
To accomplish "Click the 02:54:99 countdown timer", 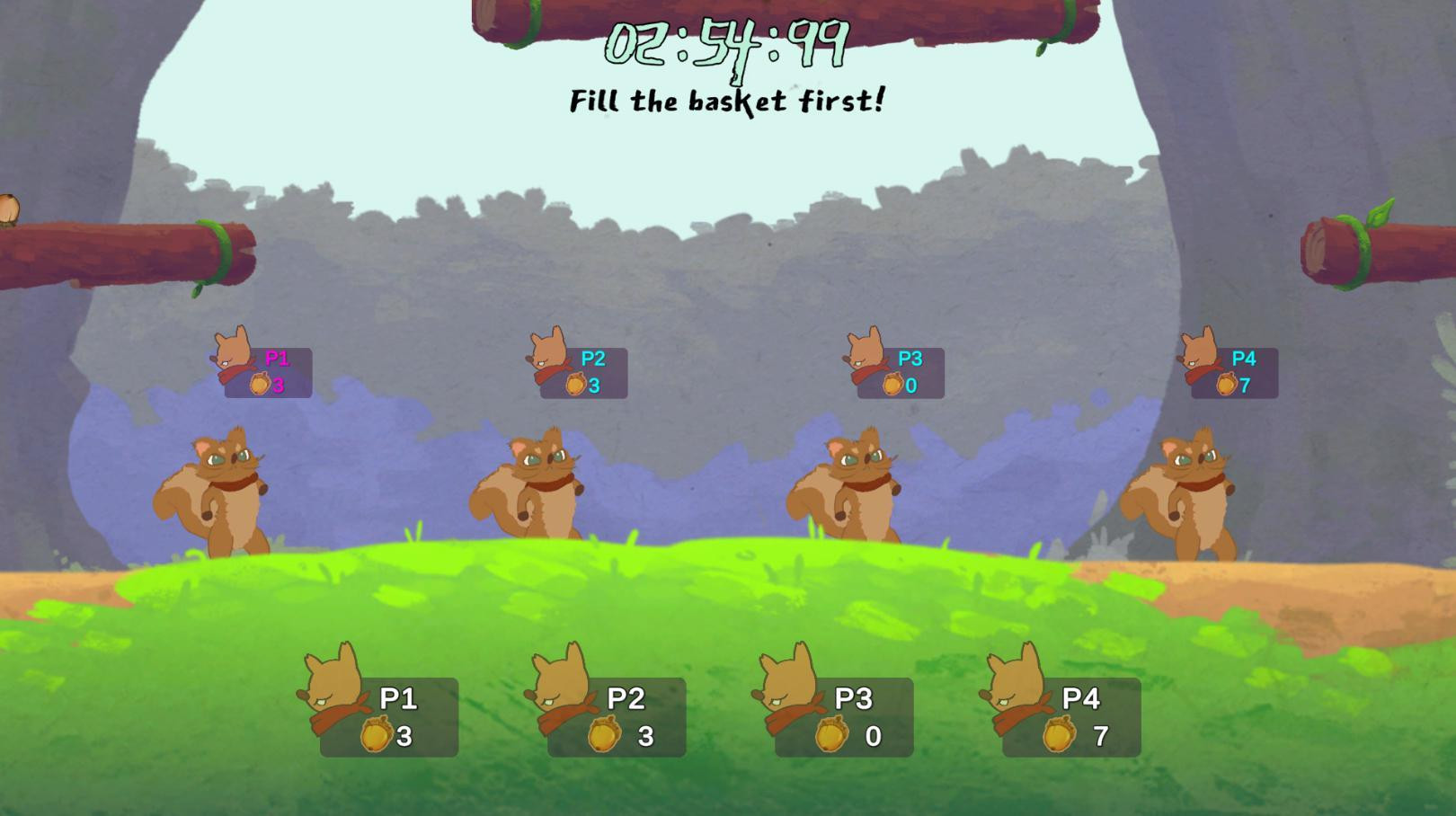I will (x=728, y=45).
